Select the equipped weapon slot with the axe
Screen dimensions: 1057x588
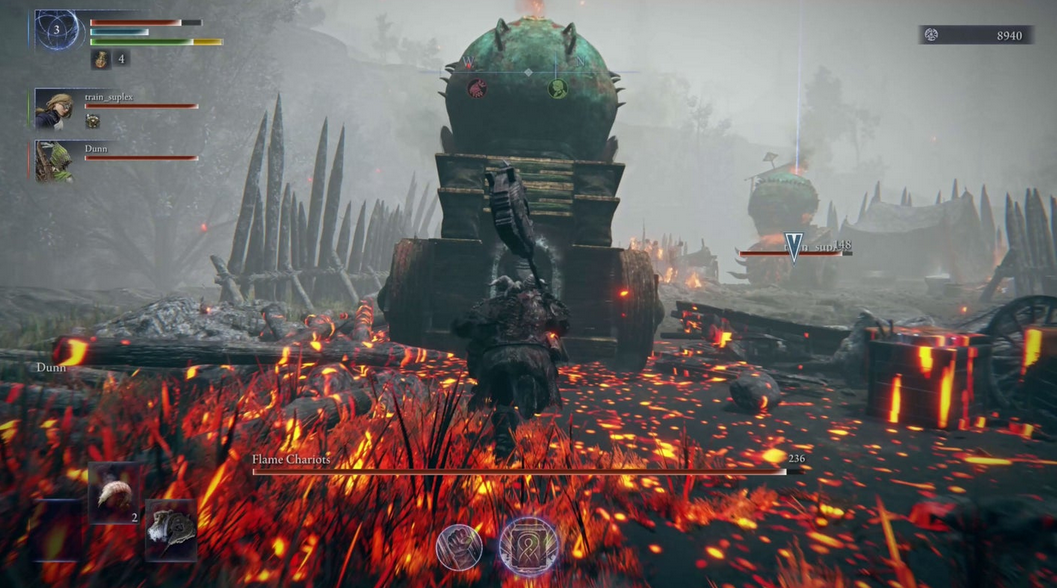coord(170,530)
